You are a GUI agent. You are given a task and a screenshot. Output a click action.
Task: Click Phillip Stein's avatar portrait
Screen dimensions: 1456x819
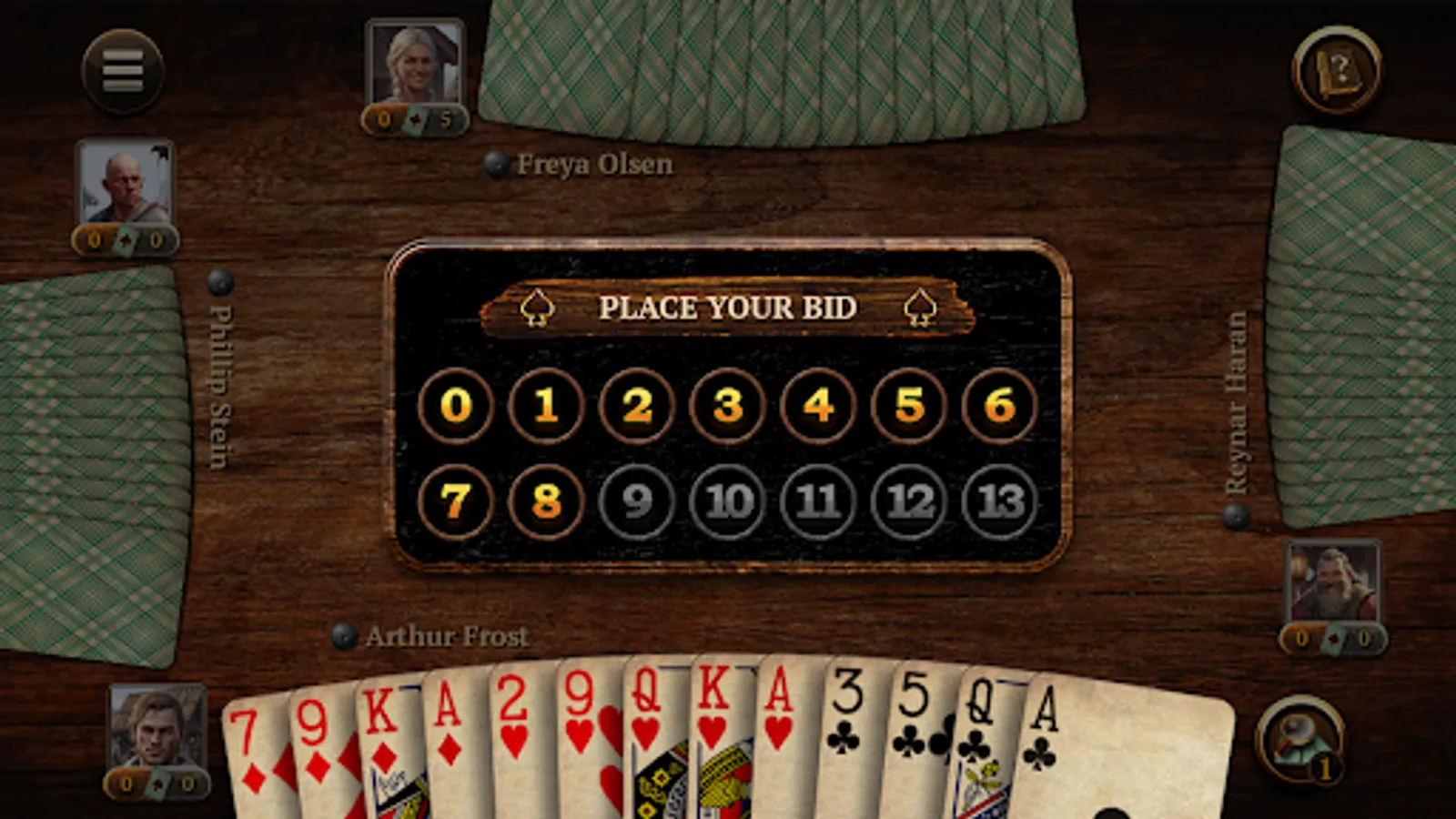point(126,188)
